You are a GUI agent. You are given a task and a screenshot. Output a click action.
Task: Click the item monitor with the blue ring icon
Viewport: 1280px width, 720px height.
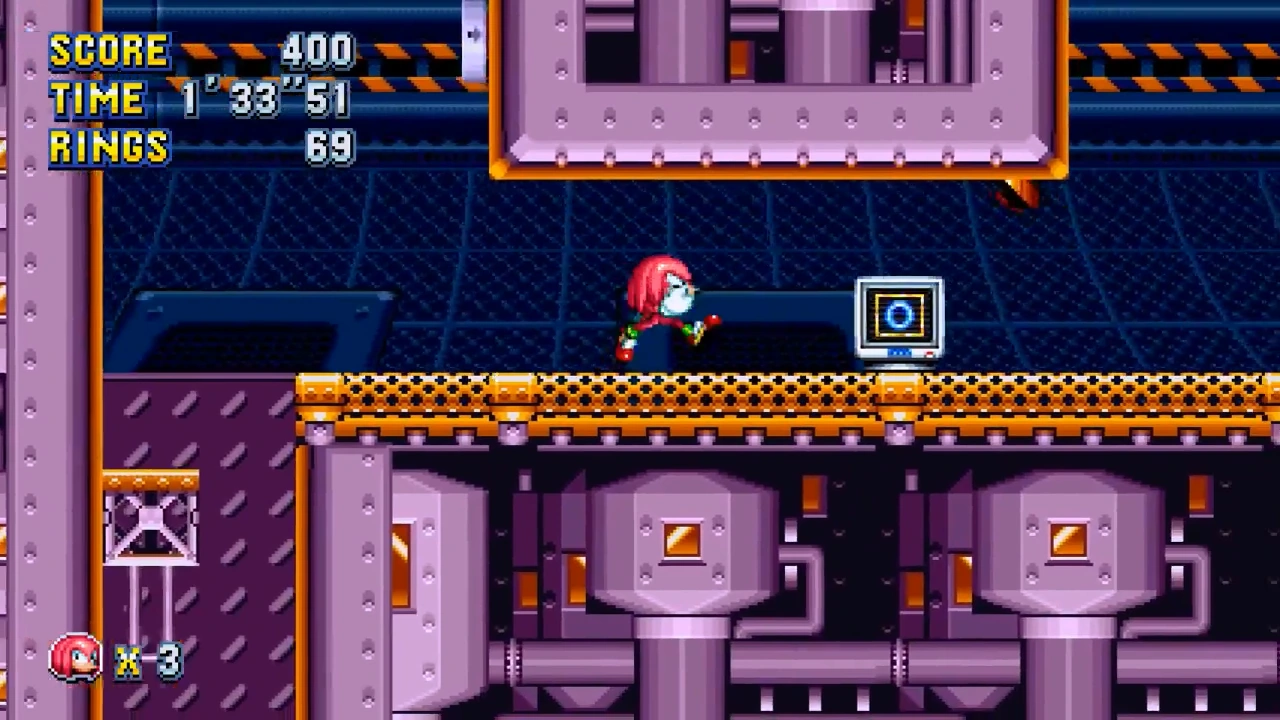coord(898,318)
